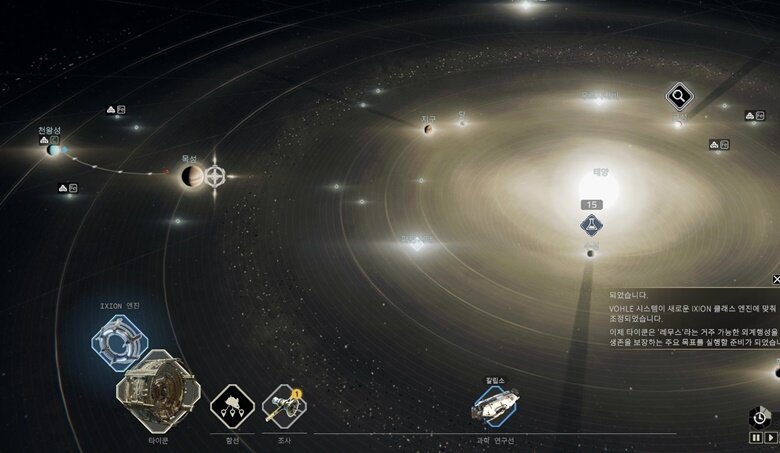Click the clock time-control icon
This screenshot has width=780, height=453.
(758, 417)
